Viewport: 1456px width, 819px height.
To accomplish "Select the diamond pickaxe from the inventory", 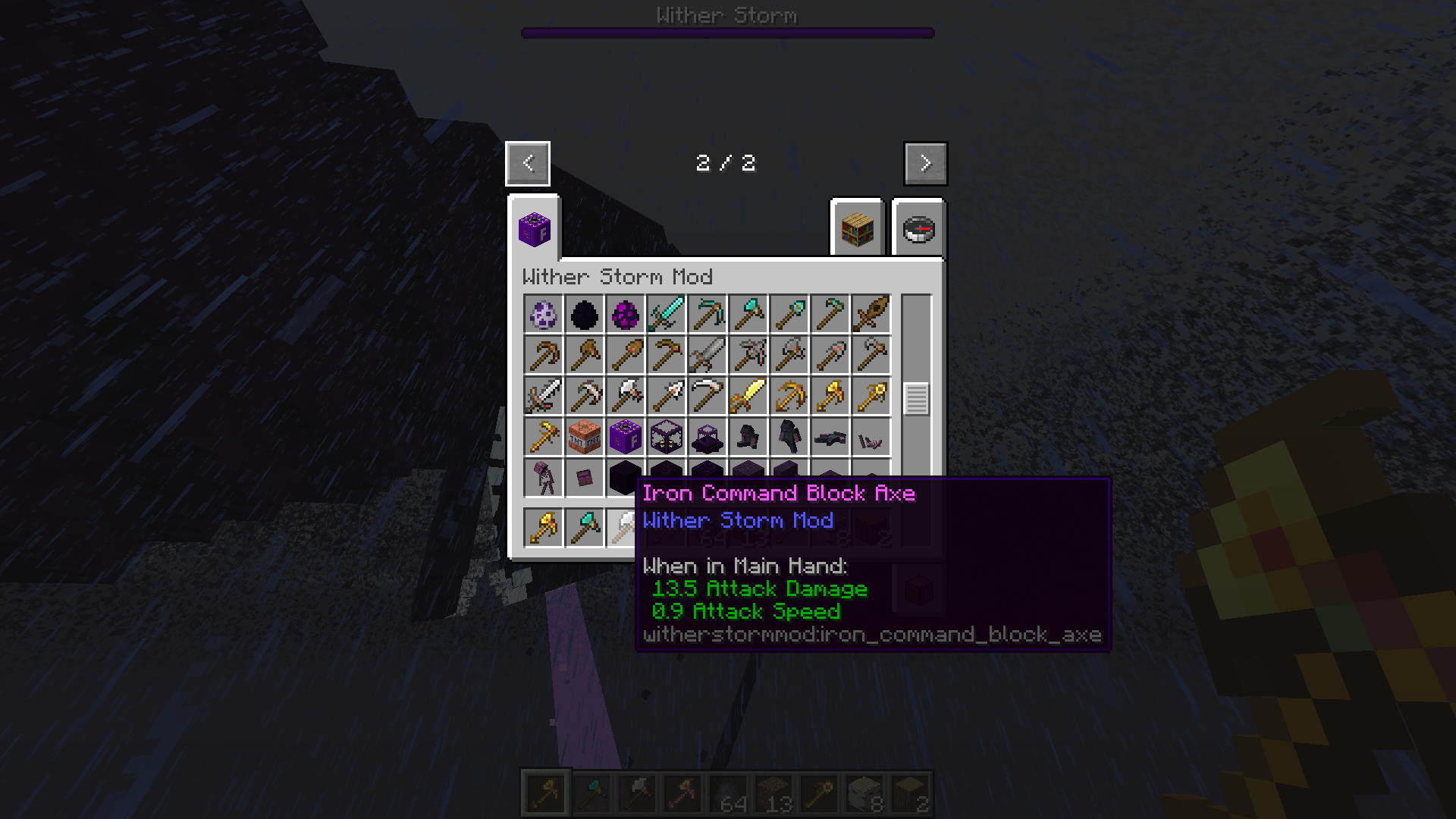I will coord(708,315).
